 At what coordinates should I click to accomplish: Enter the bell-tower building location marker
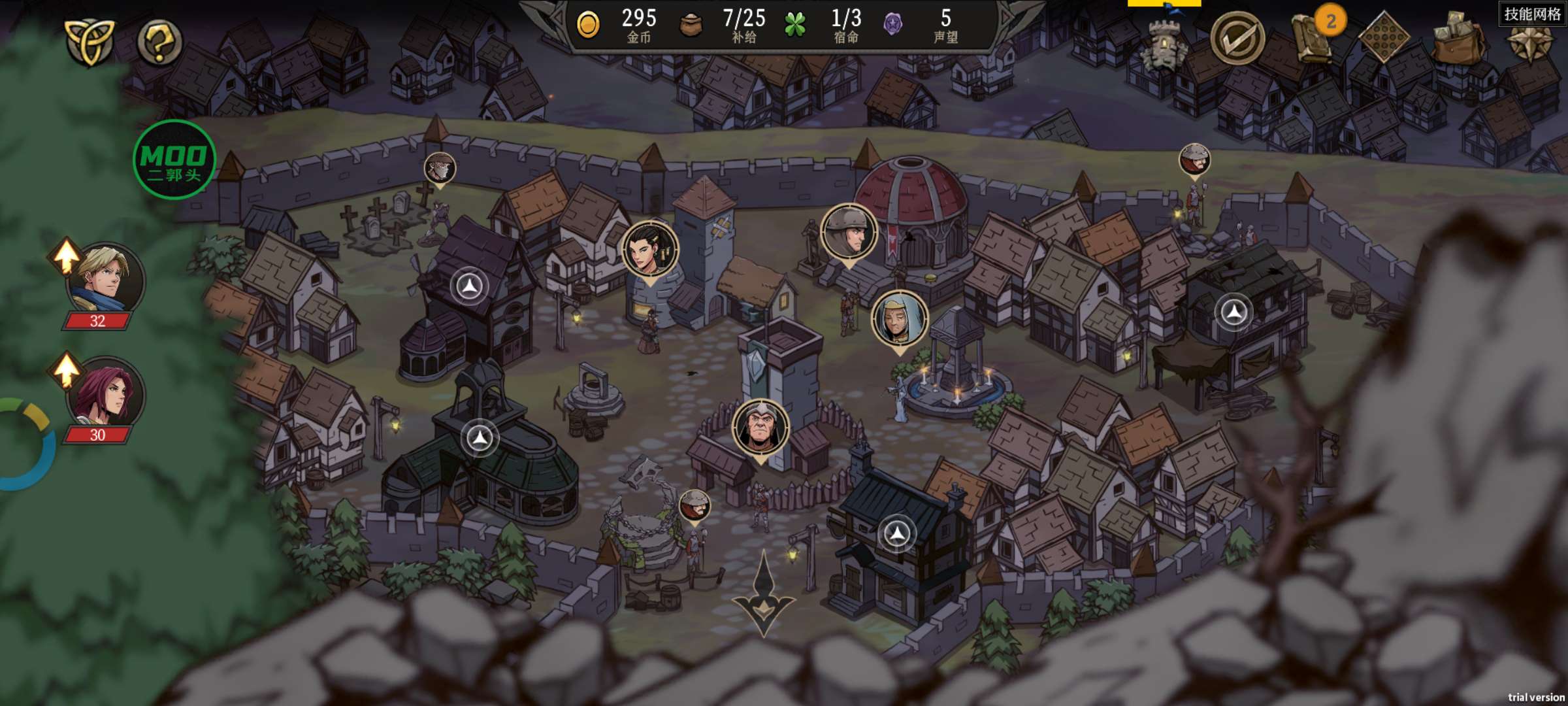[x=480, y=437]
